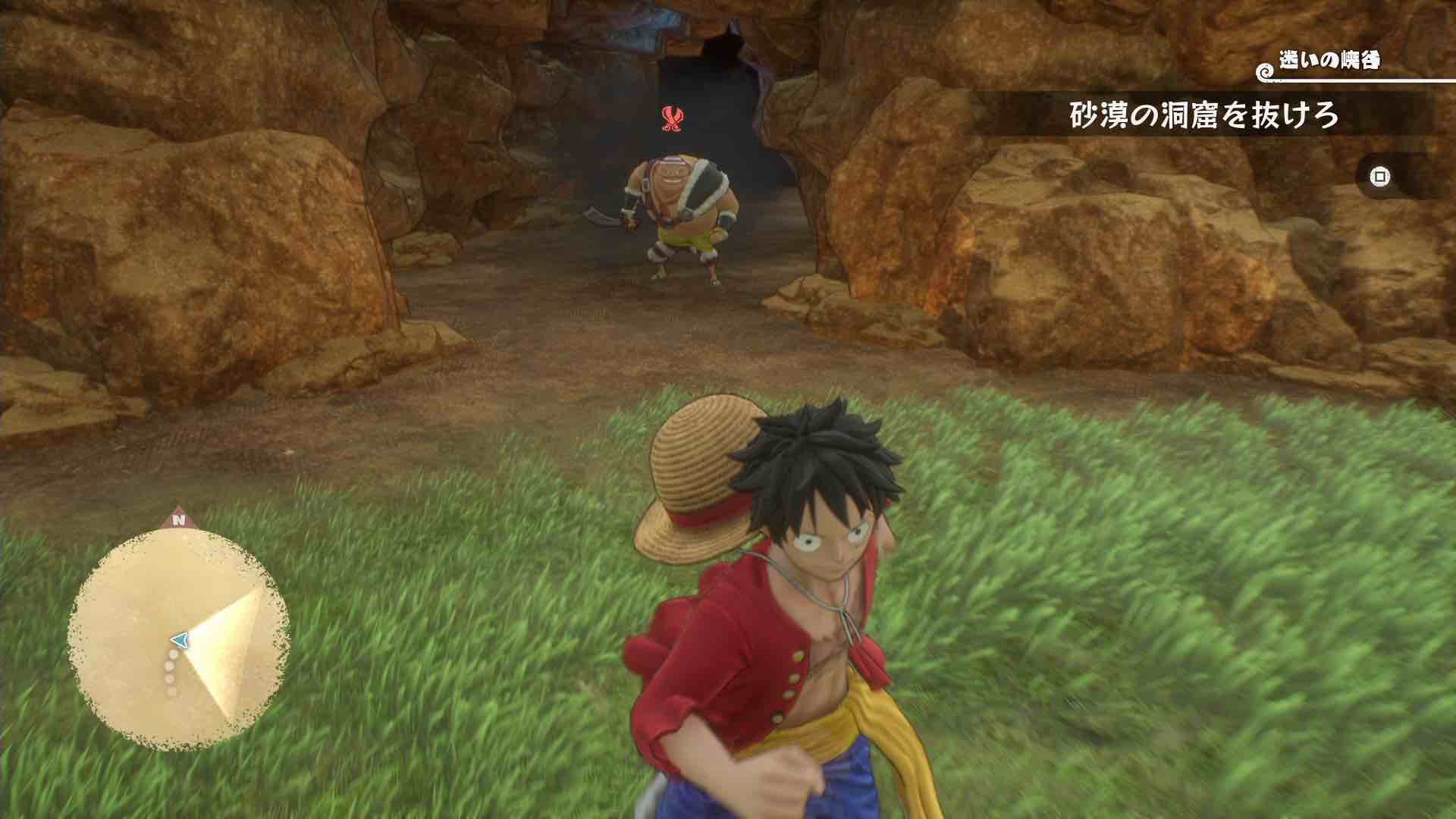Click the red enemy alert icon above the foe
Screen dimensions: 1456x819
click(x=673, y=119)
